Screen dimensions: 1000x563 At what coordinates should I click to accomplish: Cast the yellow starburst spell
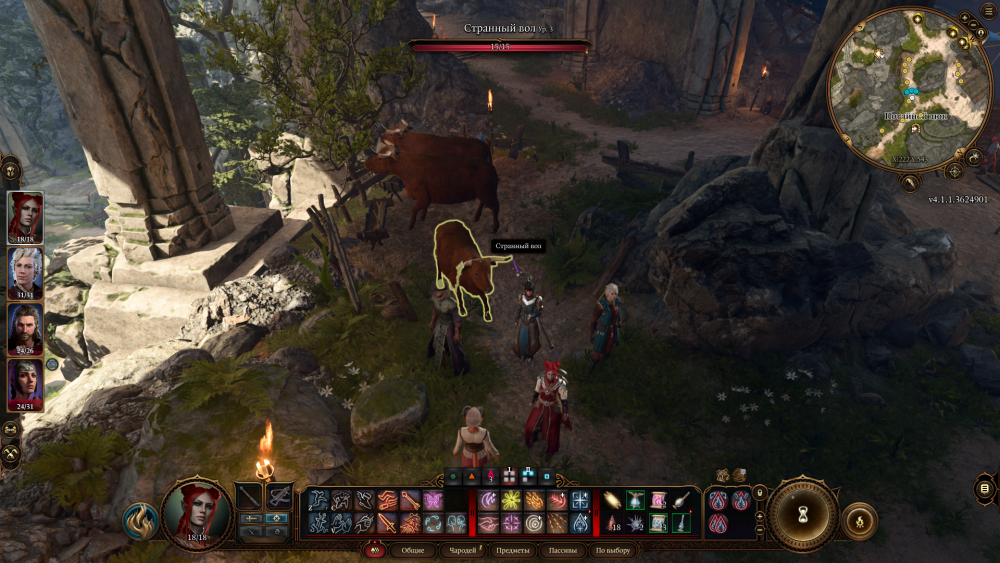511,499
